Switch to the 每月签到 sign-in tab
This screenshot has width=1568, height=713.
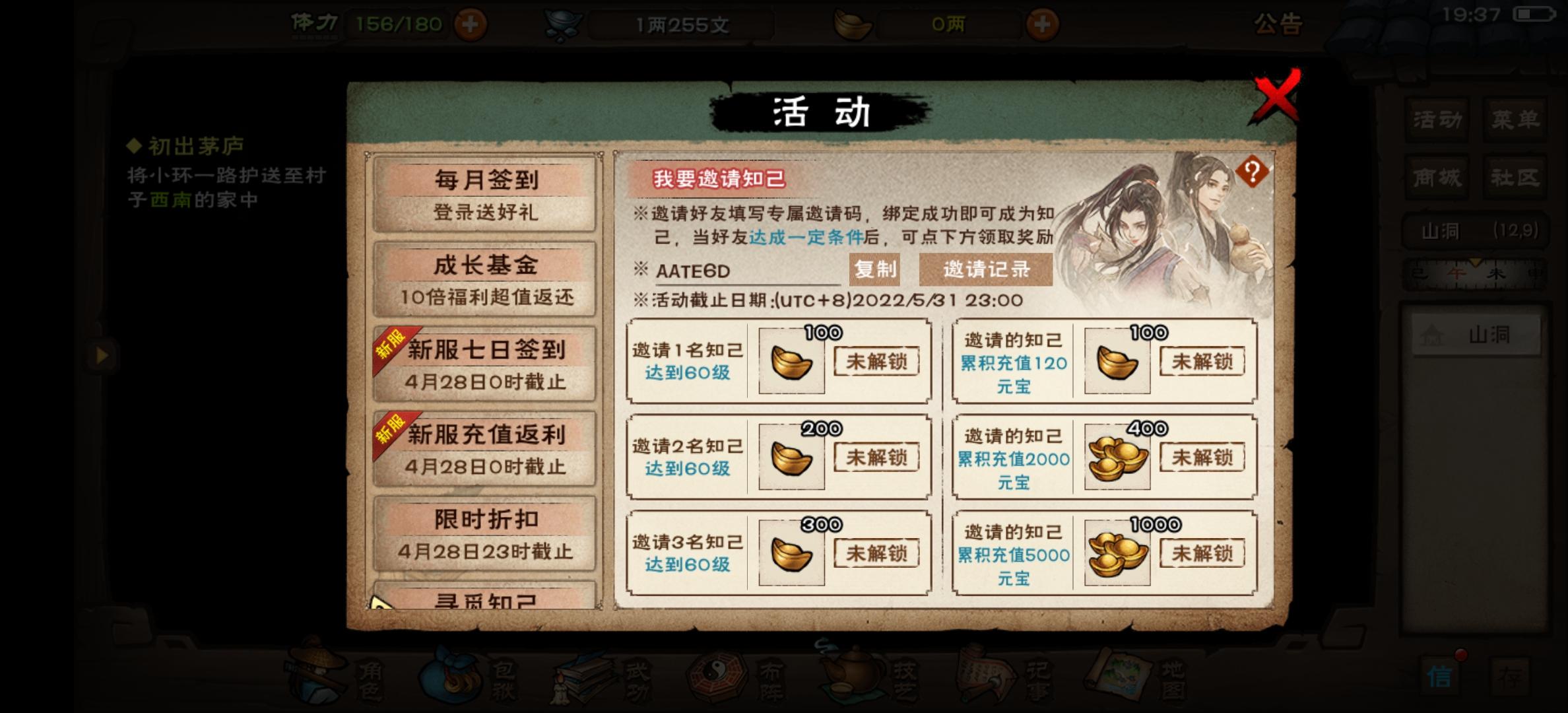click(485, 194)
